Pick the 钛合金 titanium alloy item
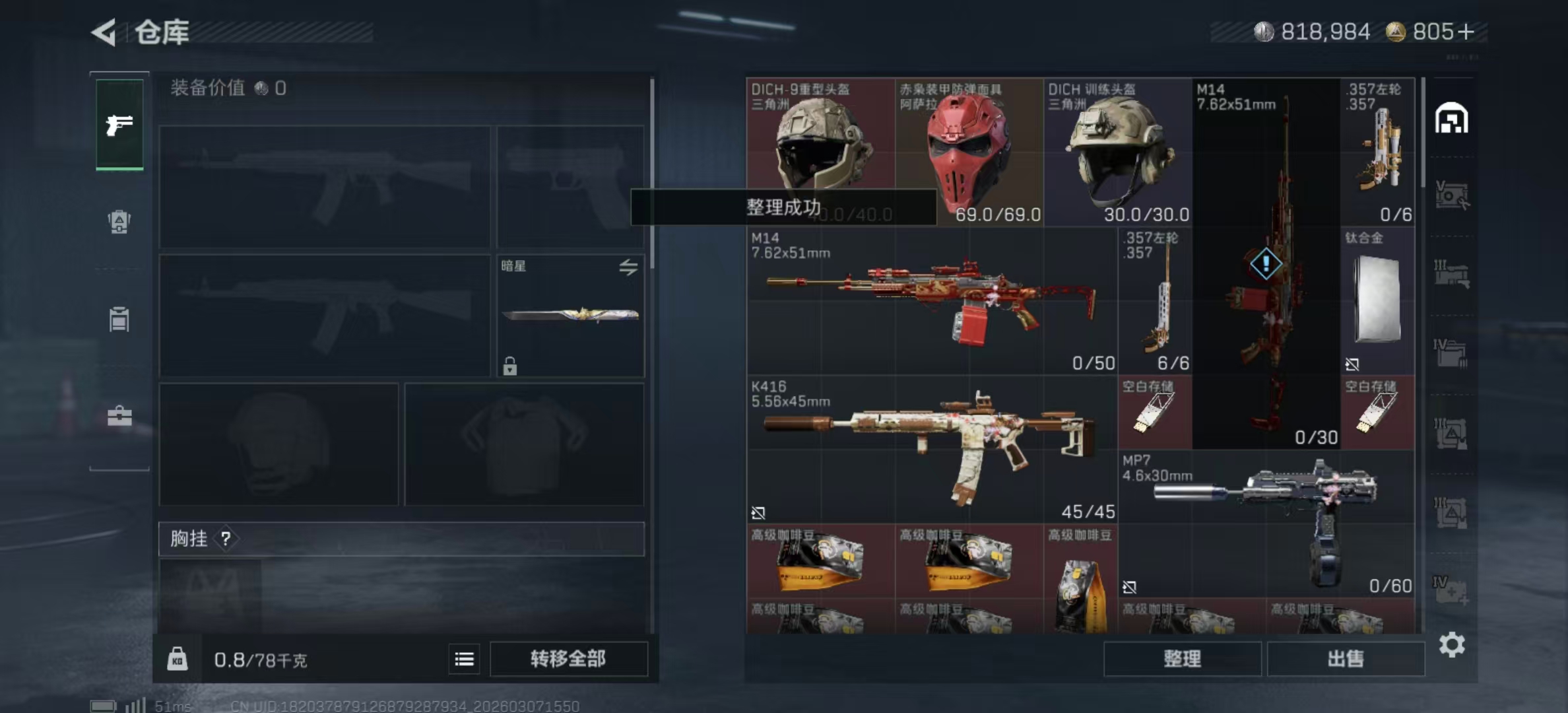1568x713 pixels. pyautogui.click(x=1377, y=300)
